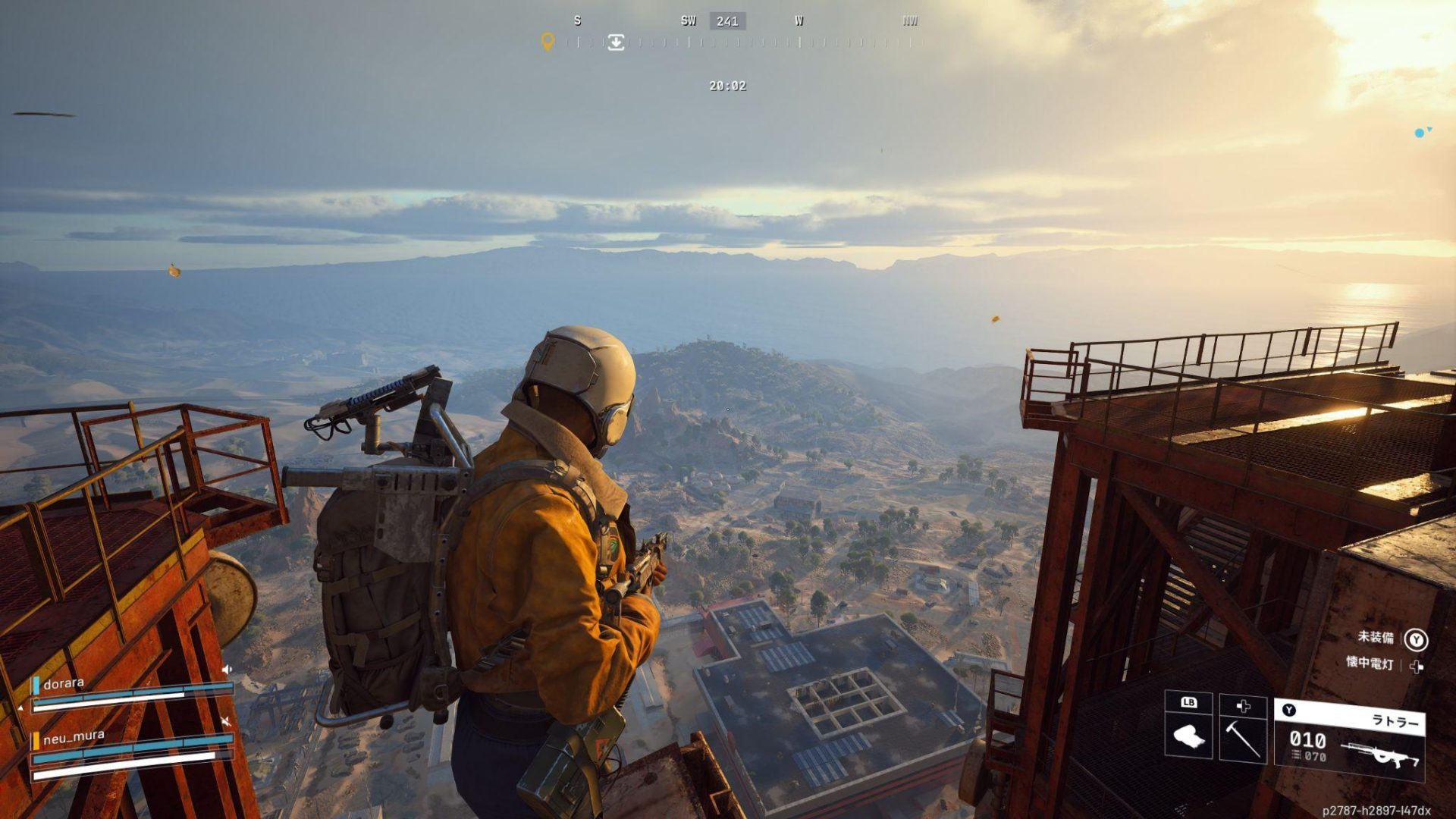Select squad member dorara
Viewport: 1456px width, 819px height.
click(x=64, y=684)
